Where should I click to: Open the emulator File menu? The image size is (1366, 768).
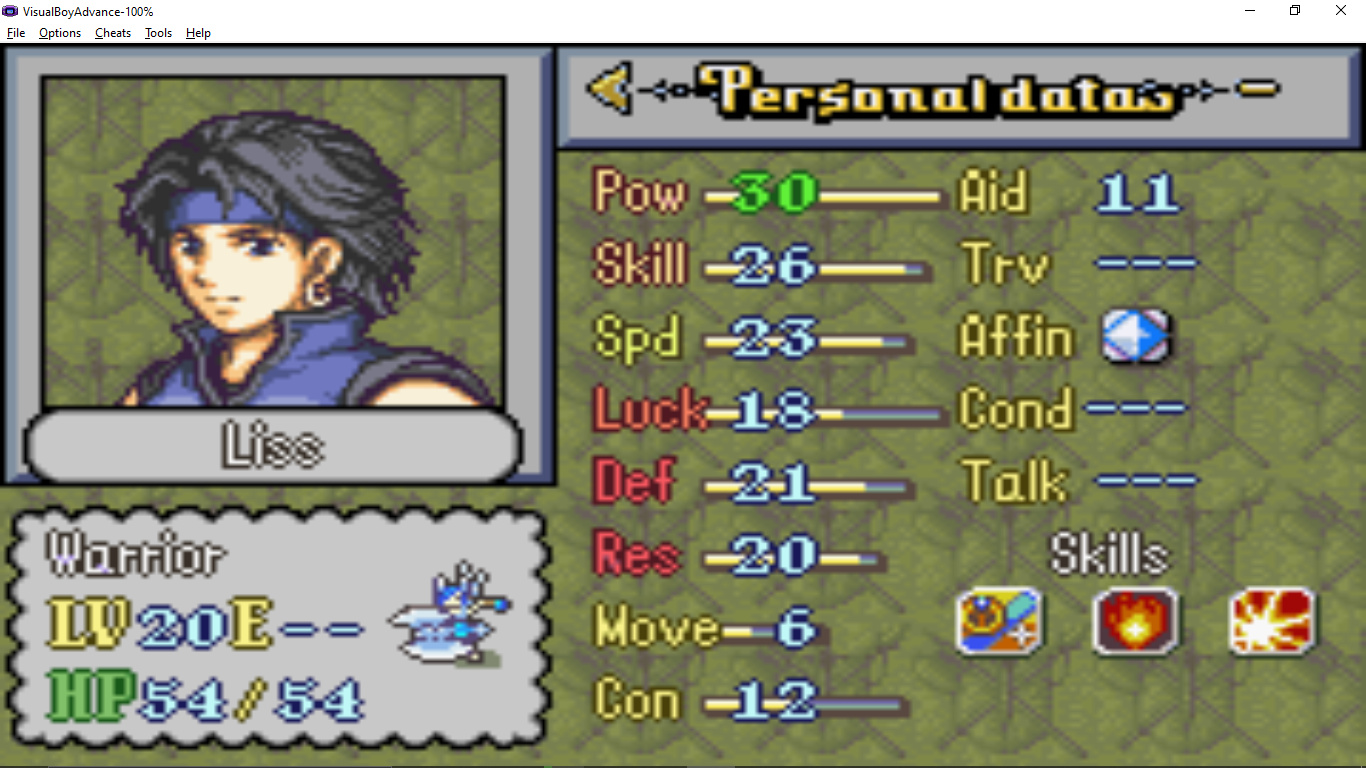coord(16,33)
